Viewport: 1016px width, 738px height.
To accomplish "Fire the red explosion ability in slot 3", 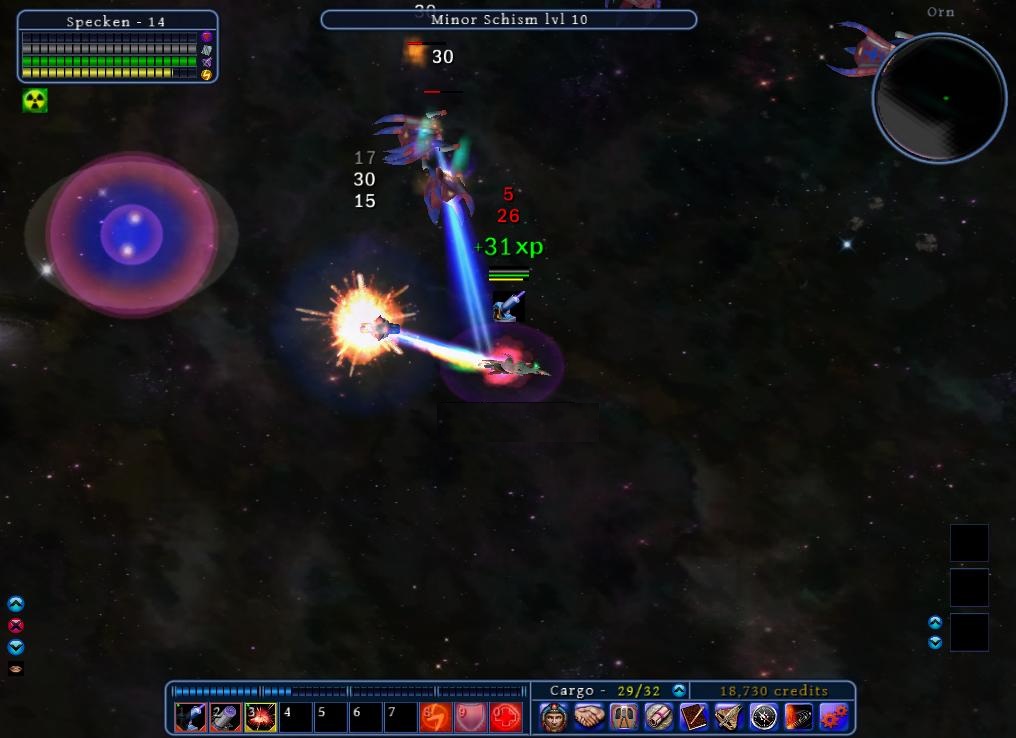I will (260, 717).
